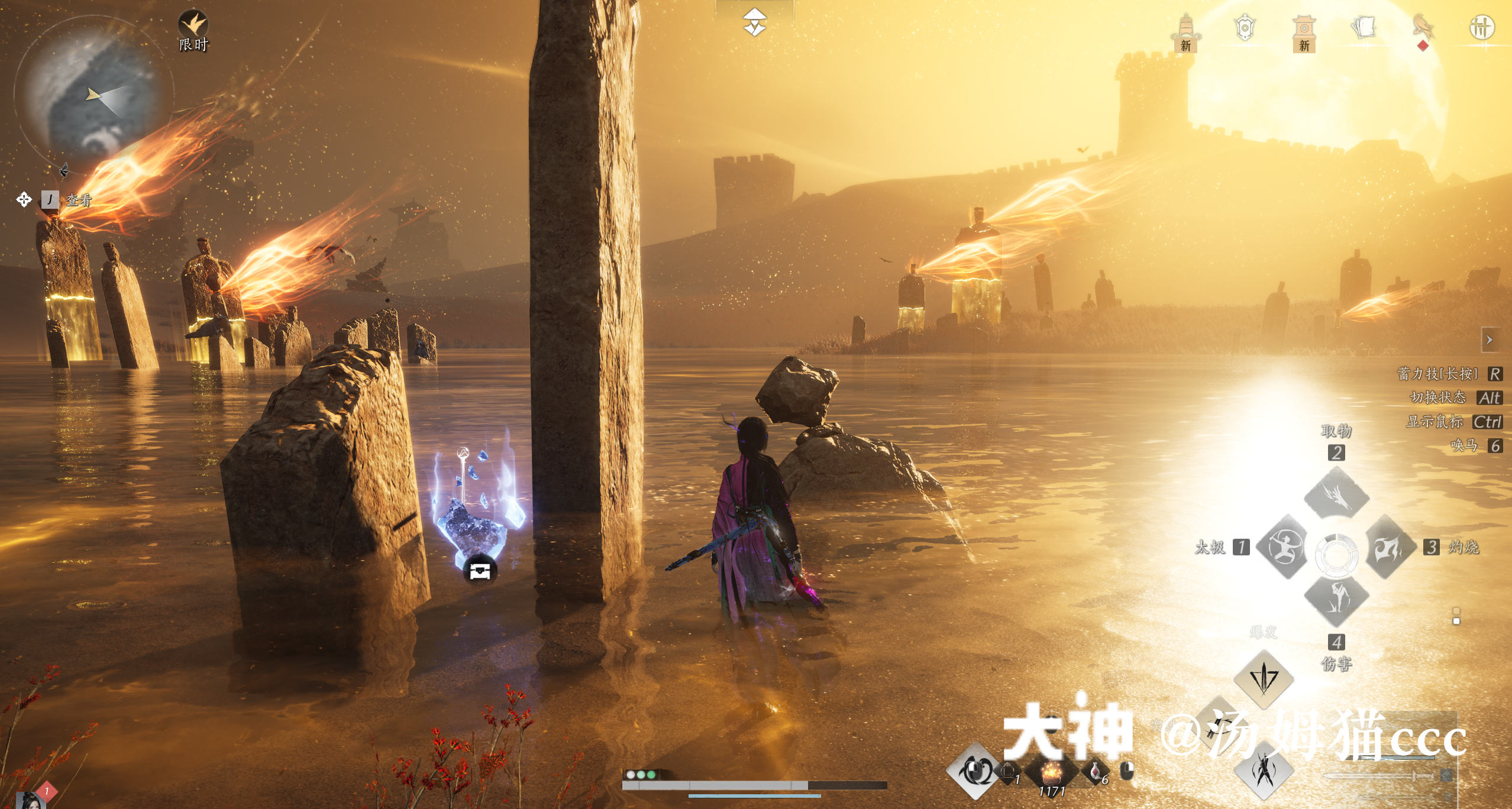The image size is (1512, 809).
Task: Open the pagoda tower icon marked 新
Action: point(1185,30)
